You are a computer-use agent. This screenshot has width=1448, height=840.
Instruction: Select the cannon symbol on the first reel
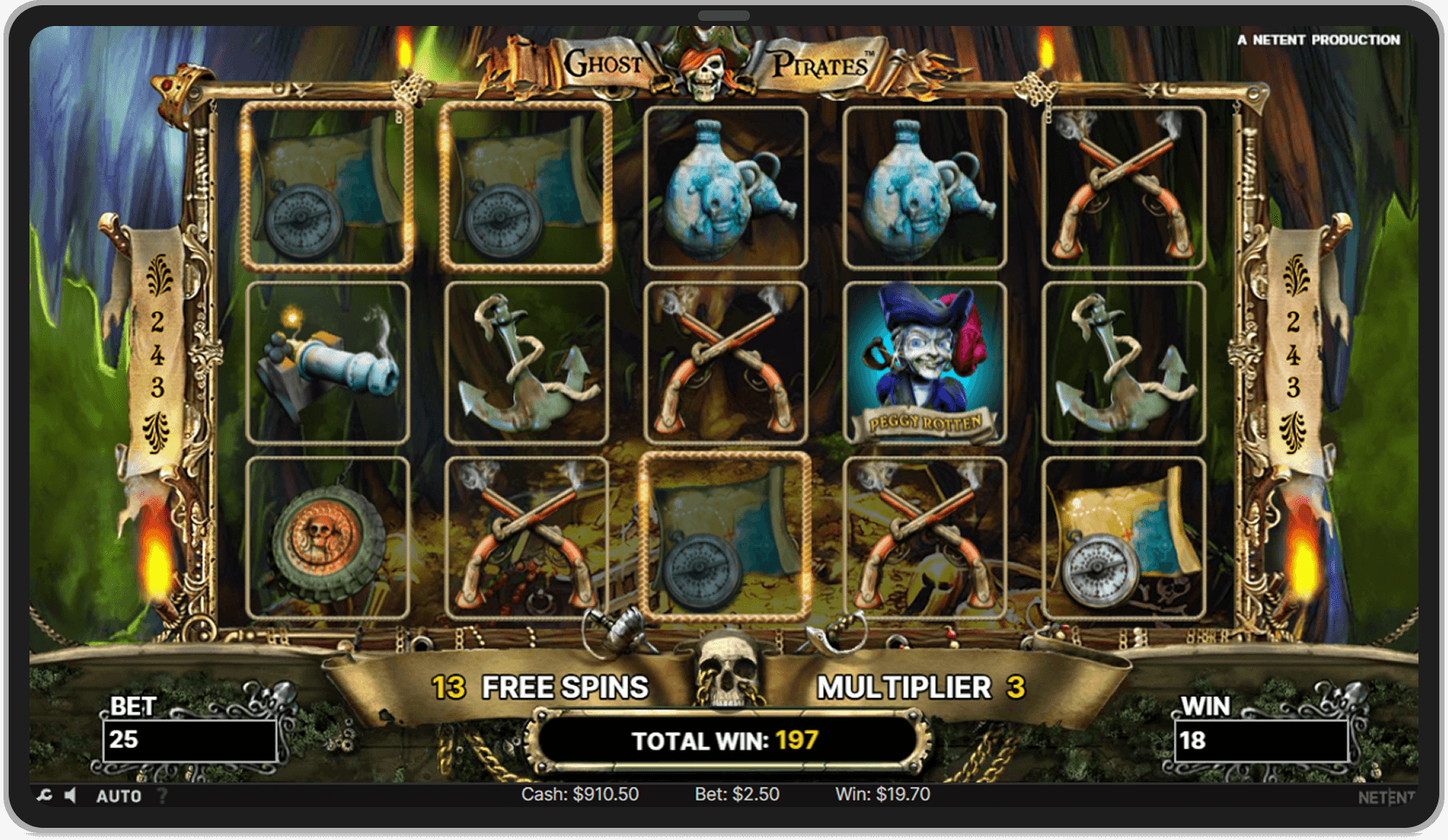coord(328,360)
